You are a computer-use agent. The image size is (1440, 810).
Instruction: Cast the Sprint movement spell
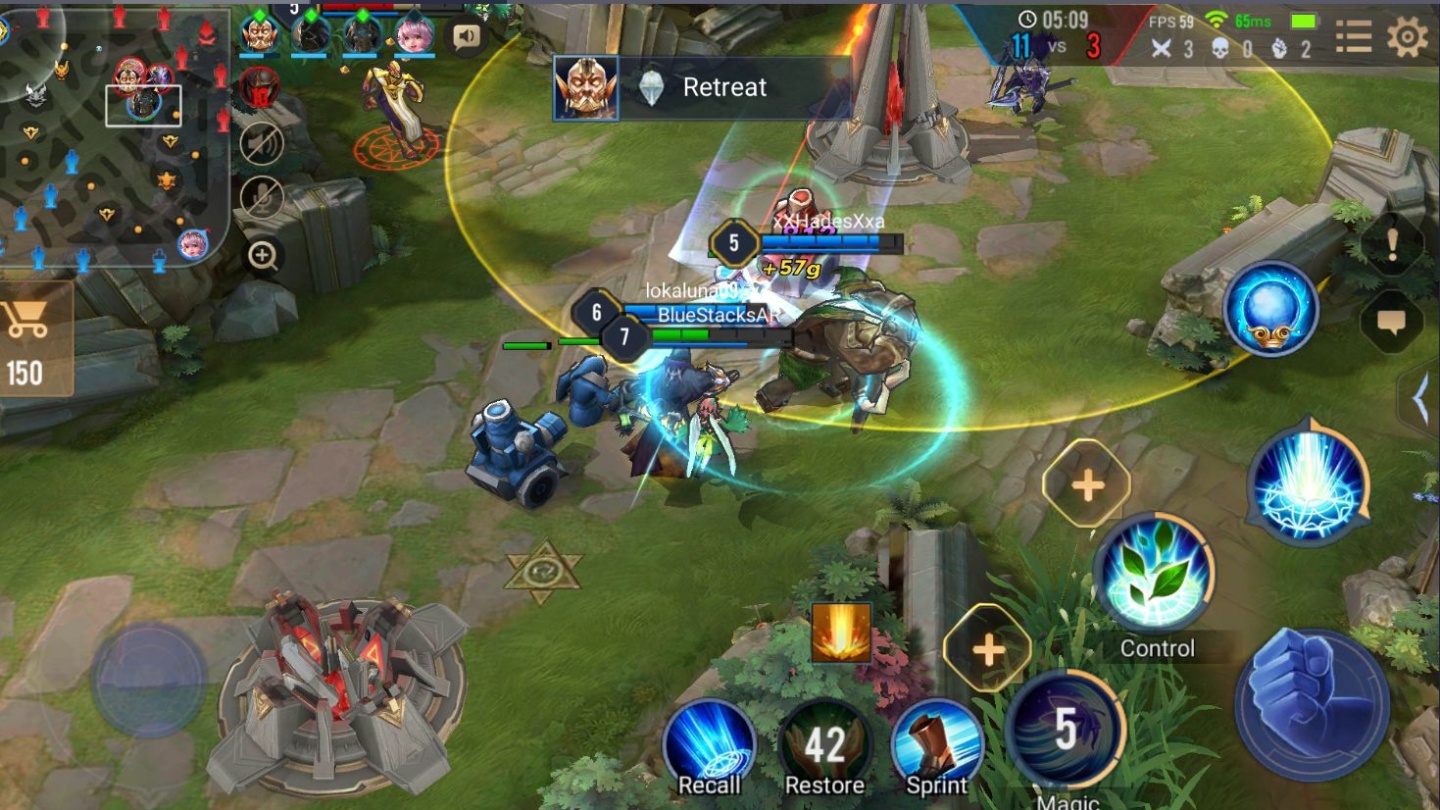[x=939, y=740]
